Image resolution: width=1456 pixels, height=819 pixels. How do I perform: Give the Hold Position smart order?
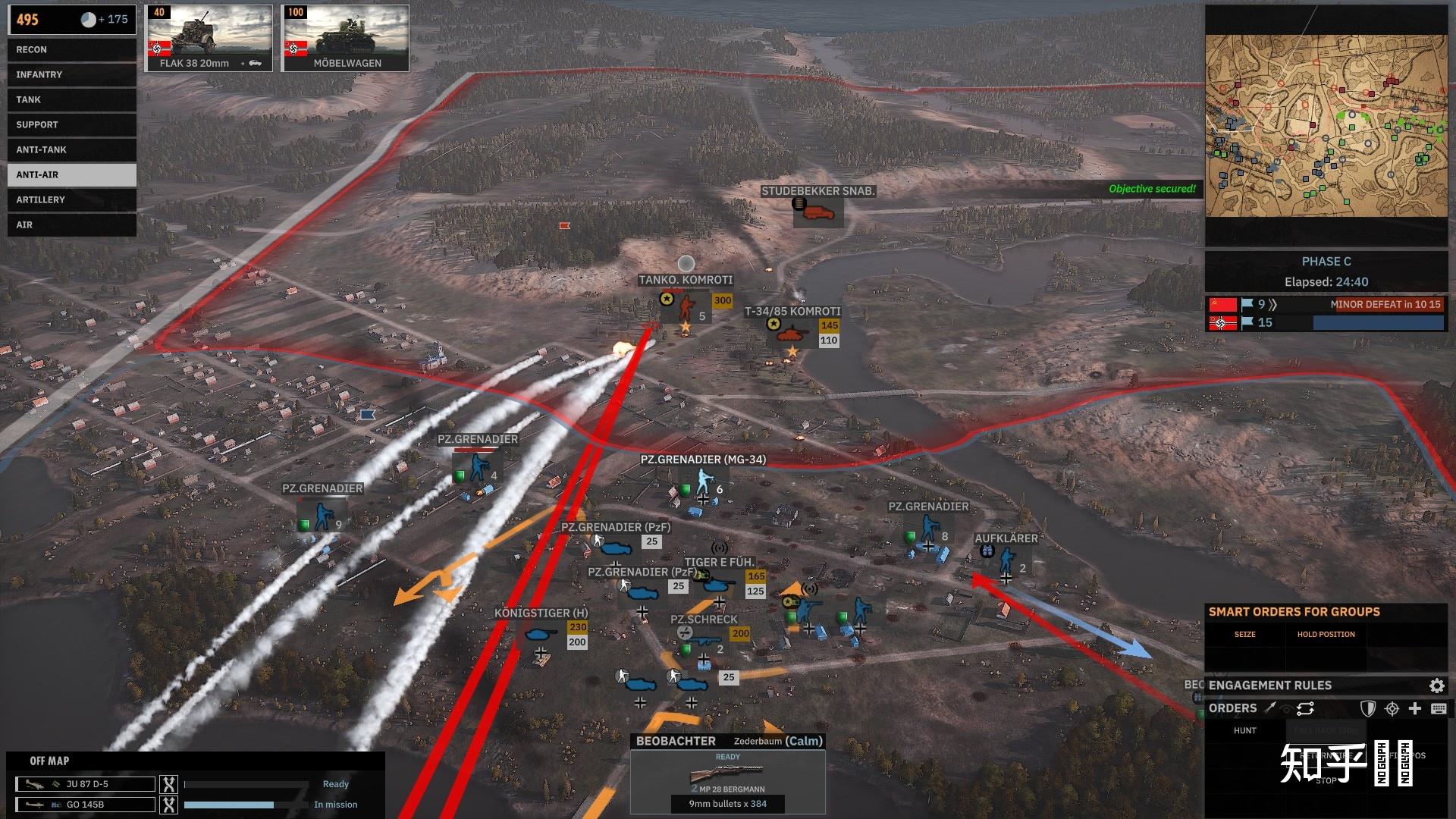[x=1326, y=635]
